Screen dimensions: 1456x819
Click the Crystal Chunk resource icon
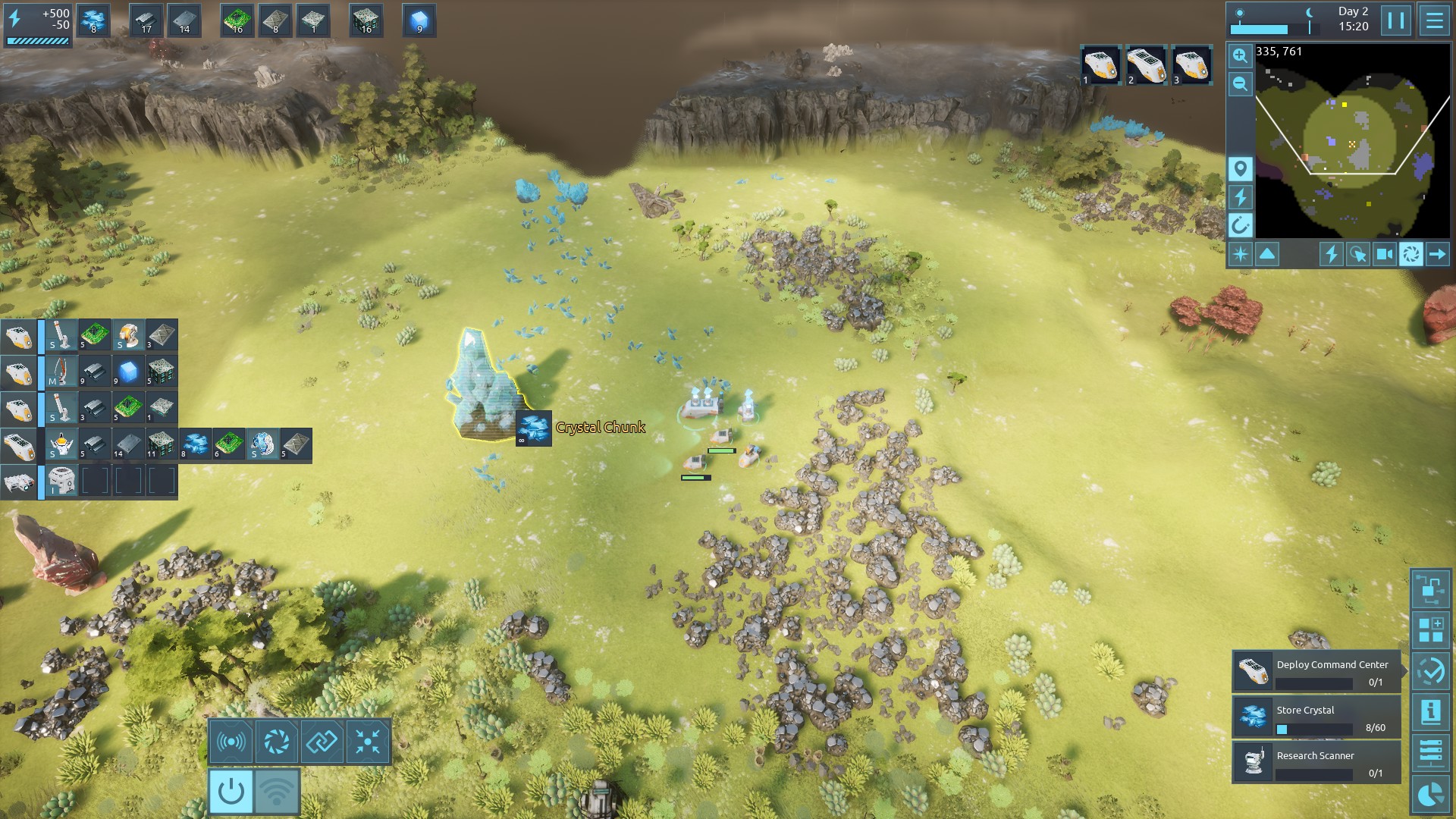(534, 428)
